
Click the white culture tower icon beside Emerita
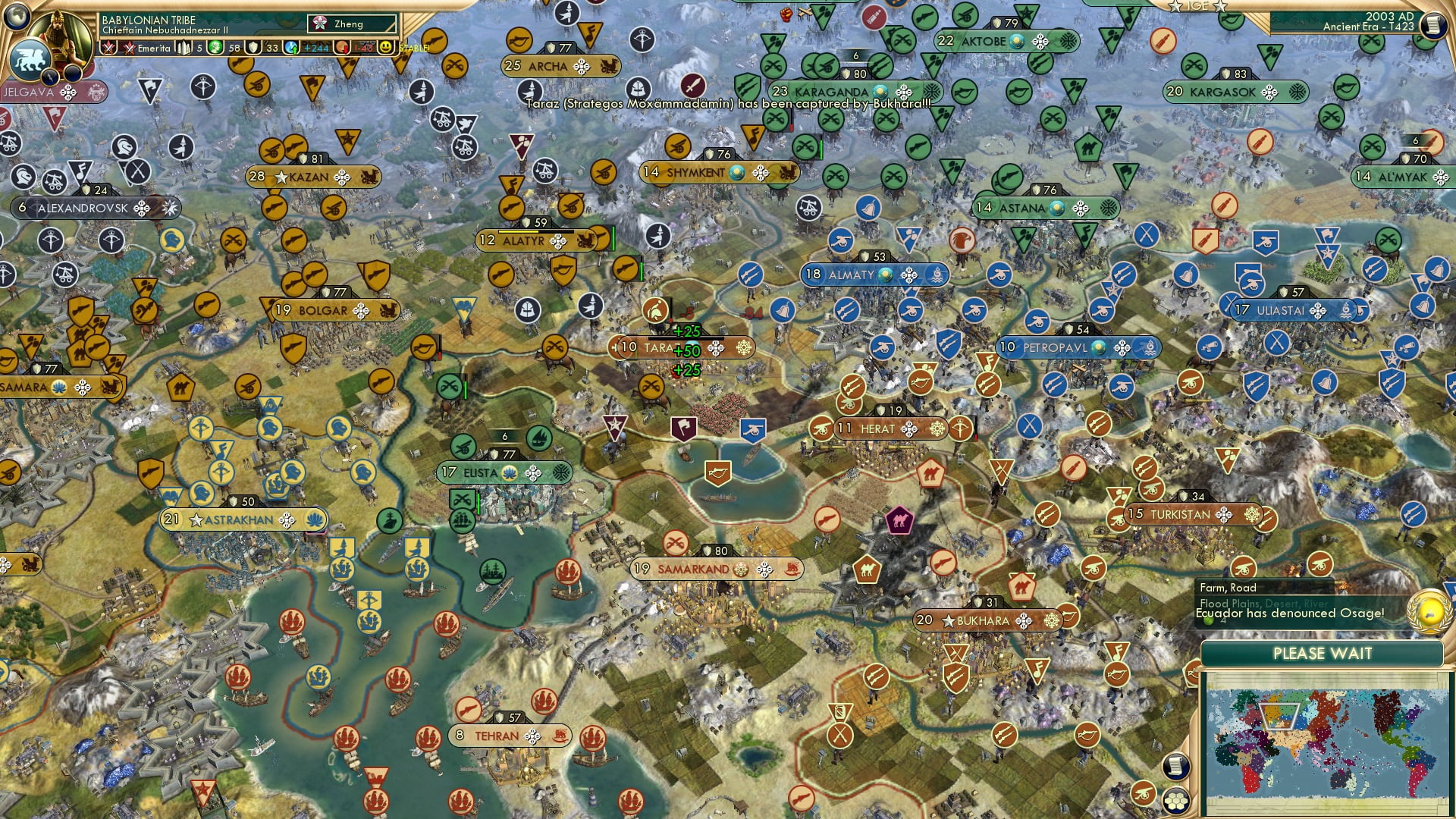tap(185, 47)
